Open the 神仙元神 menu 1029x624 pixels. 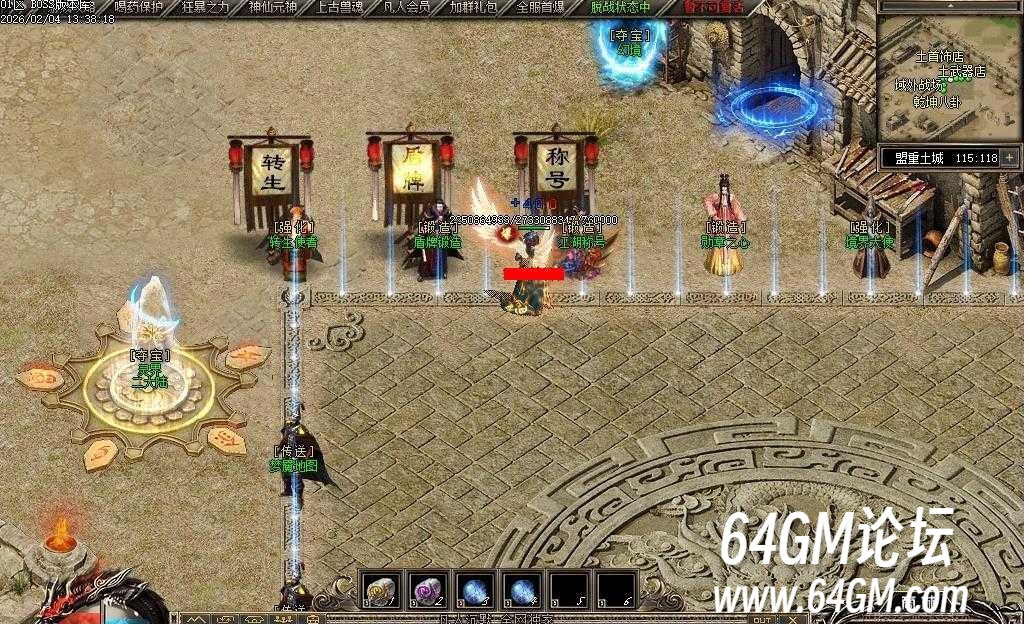272,7
